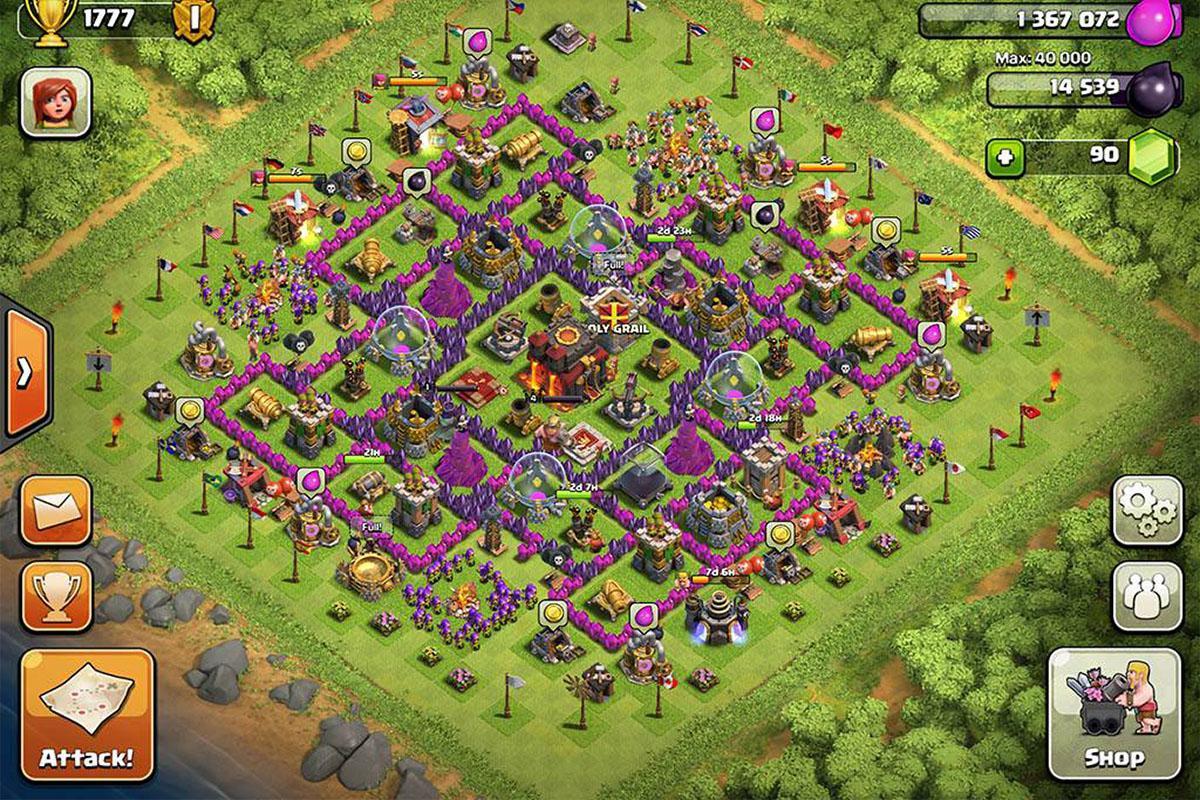The height and width of the screenshot is (800, 1200).
Task: Tap the league shield badge
Action: tap(191, 21)
